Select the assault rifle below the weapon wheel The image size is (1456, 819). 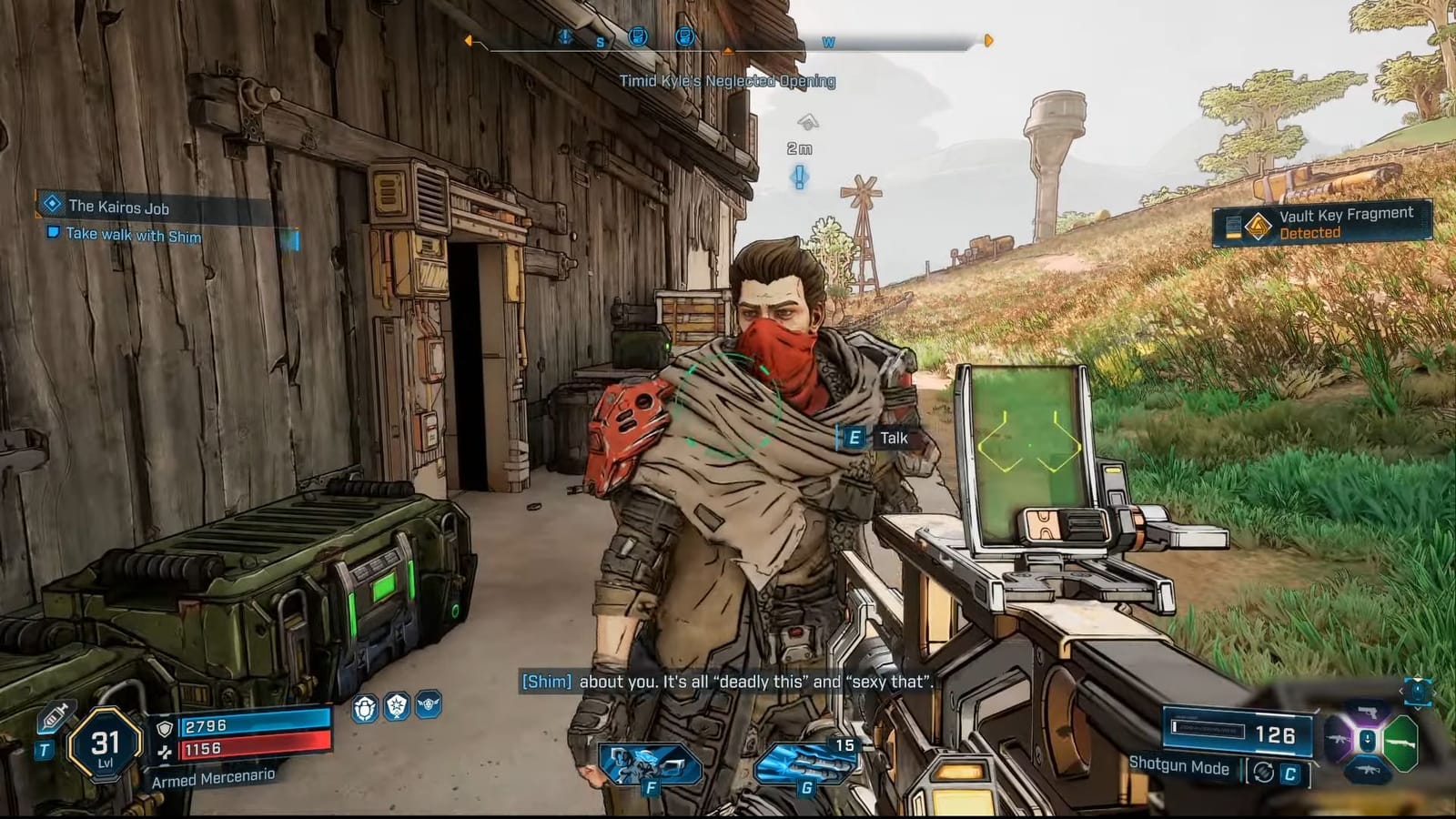[x=1367, y=769]
